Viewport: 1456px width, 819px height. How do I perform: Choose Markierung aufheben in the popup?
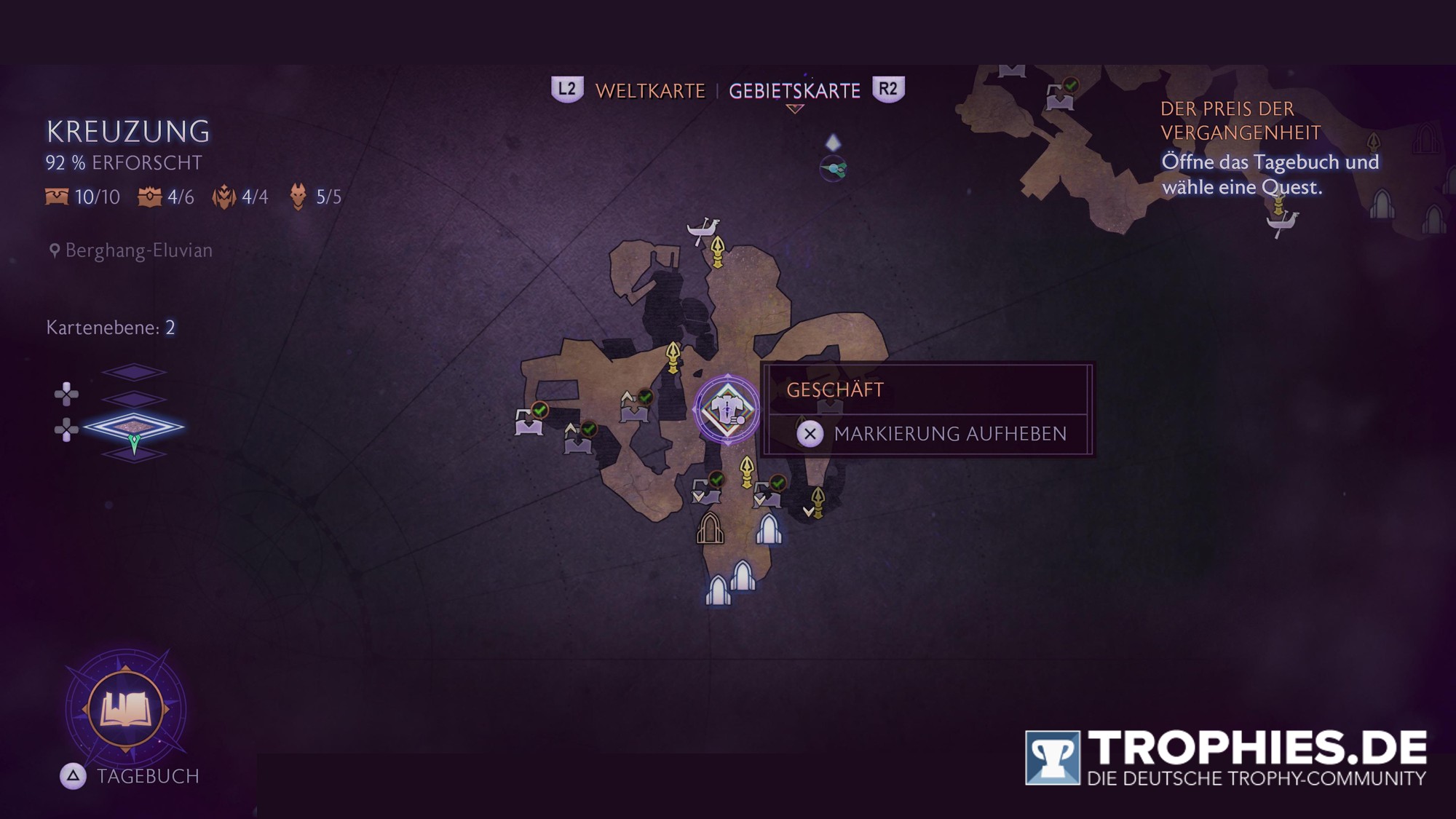[949, 434]
